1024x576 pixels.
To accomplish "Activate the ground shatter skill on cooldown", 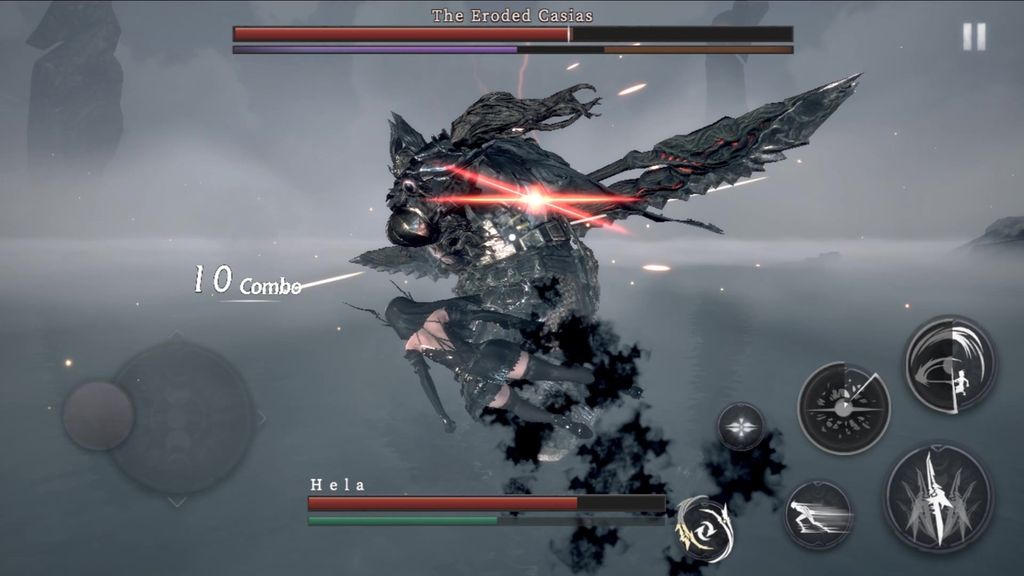I will (x=843, y=407).
